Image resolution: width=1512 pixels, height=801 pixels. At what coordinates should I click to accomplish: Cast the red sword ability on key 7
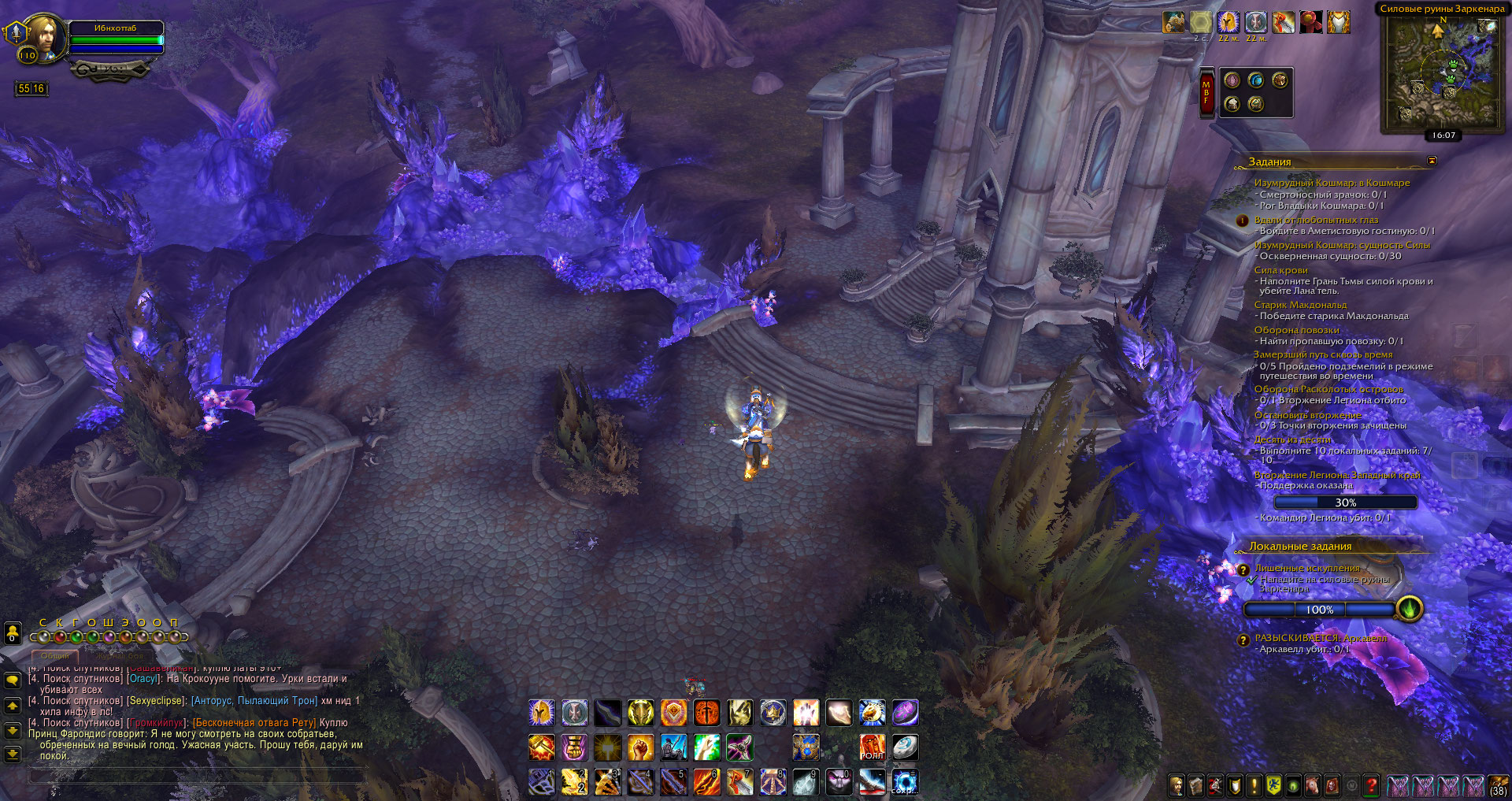pyautogui.click(x=739, y=782)
